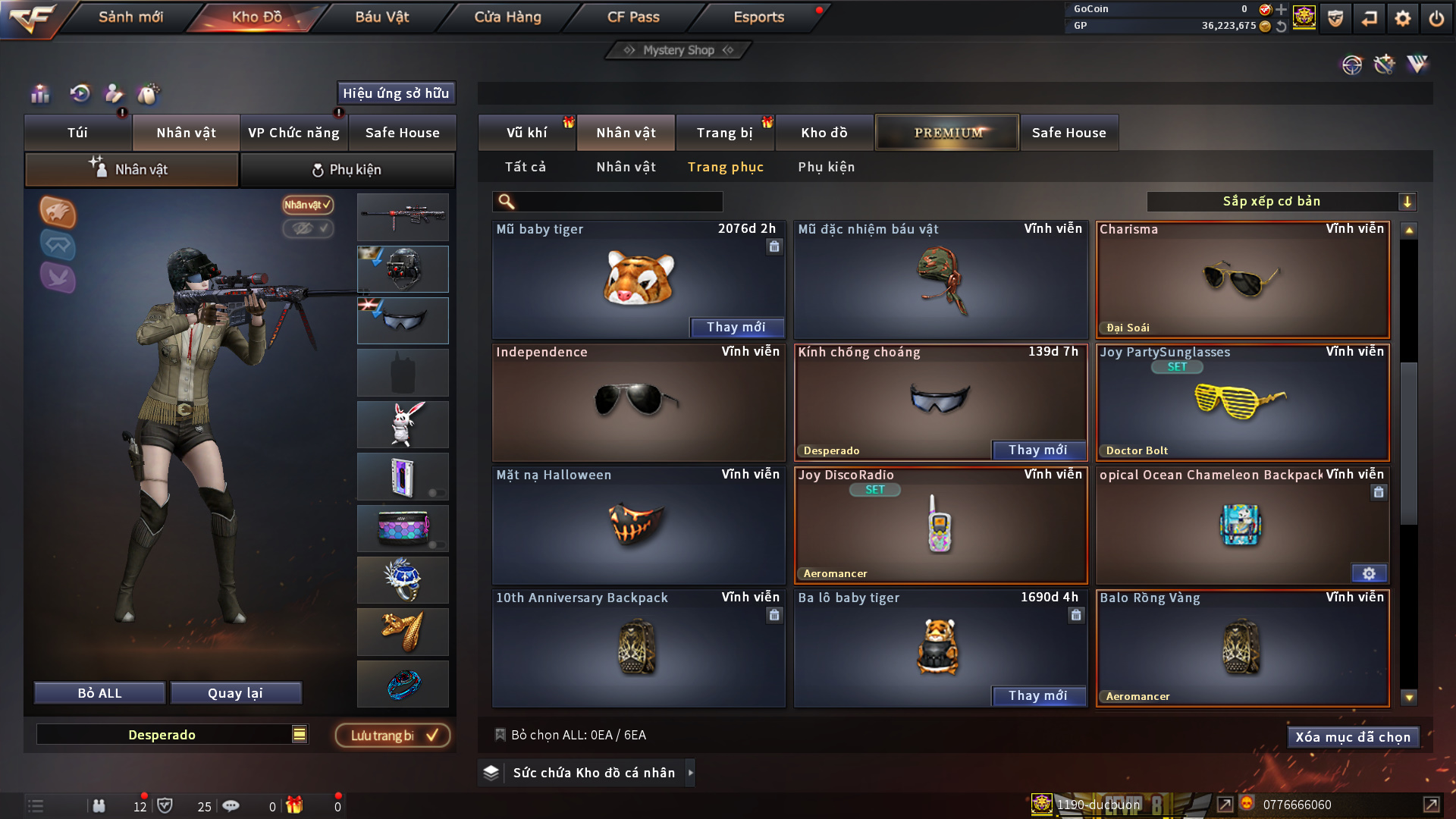
Task: Click Xóa mục đã chọn button
Action: pos(1352,737)
